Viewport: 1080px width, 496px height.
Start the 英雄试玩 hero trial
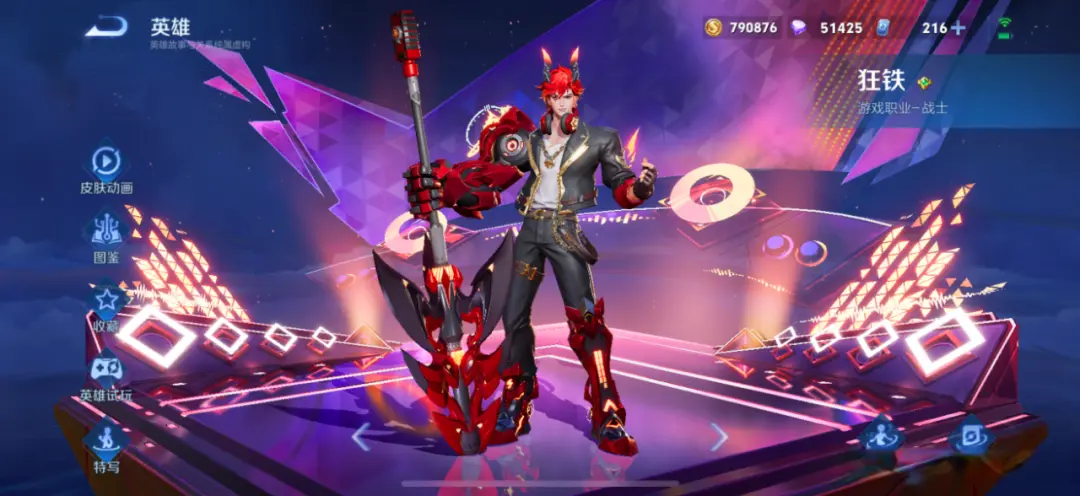106,371
